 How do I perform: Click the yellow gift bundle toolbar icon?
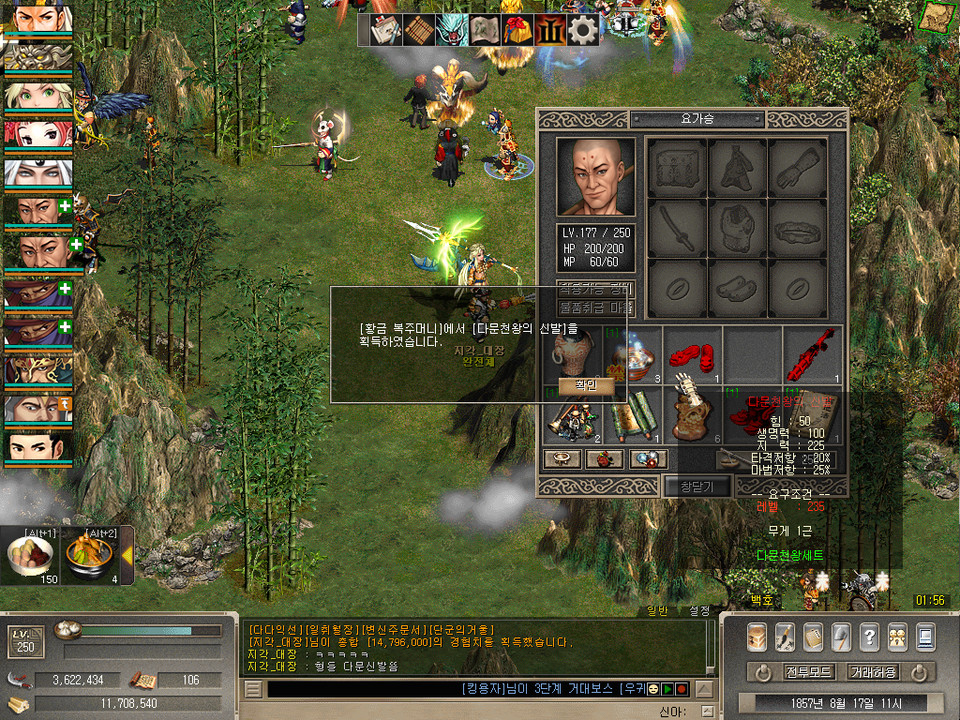(517, 29)
